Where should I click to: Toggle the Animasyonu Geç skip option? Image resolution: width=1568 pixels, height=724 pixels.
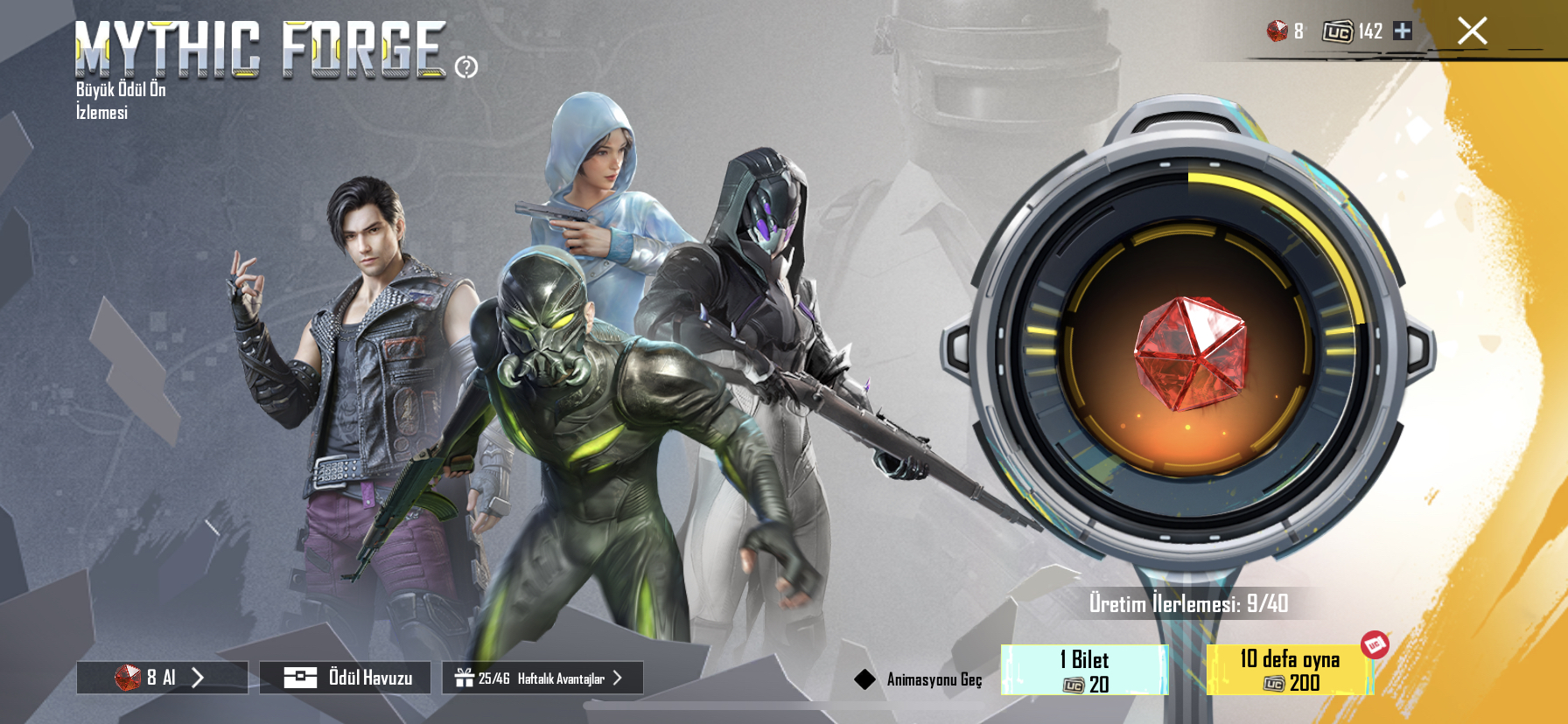point(865,679)
